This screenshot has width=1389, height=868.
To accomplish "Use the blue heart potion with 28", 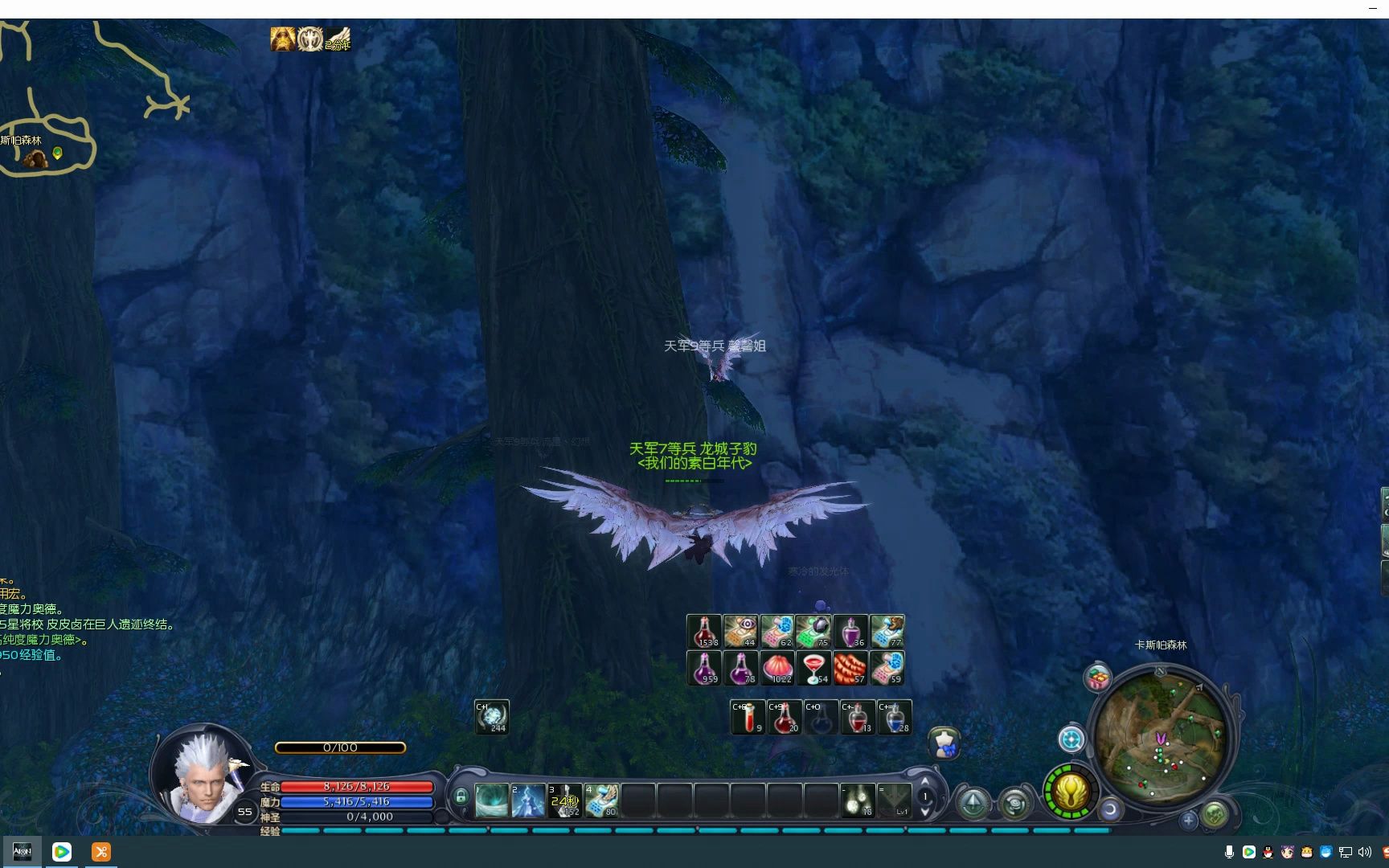I will [x=895, y=717].
